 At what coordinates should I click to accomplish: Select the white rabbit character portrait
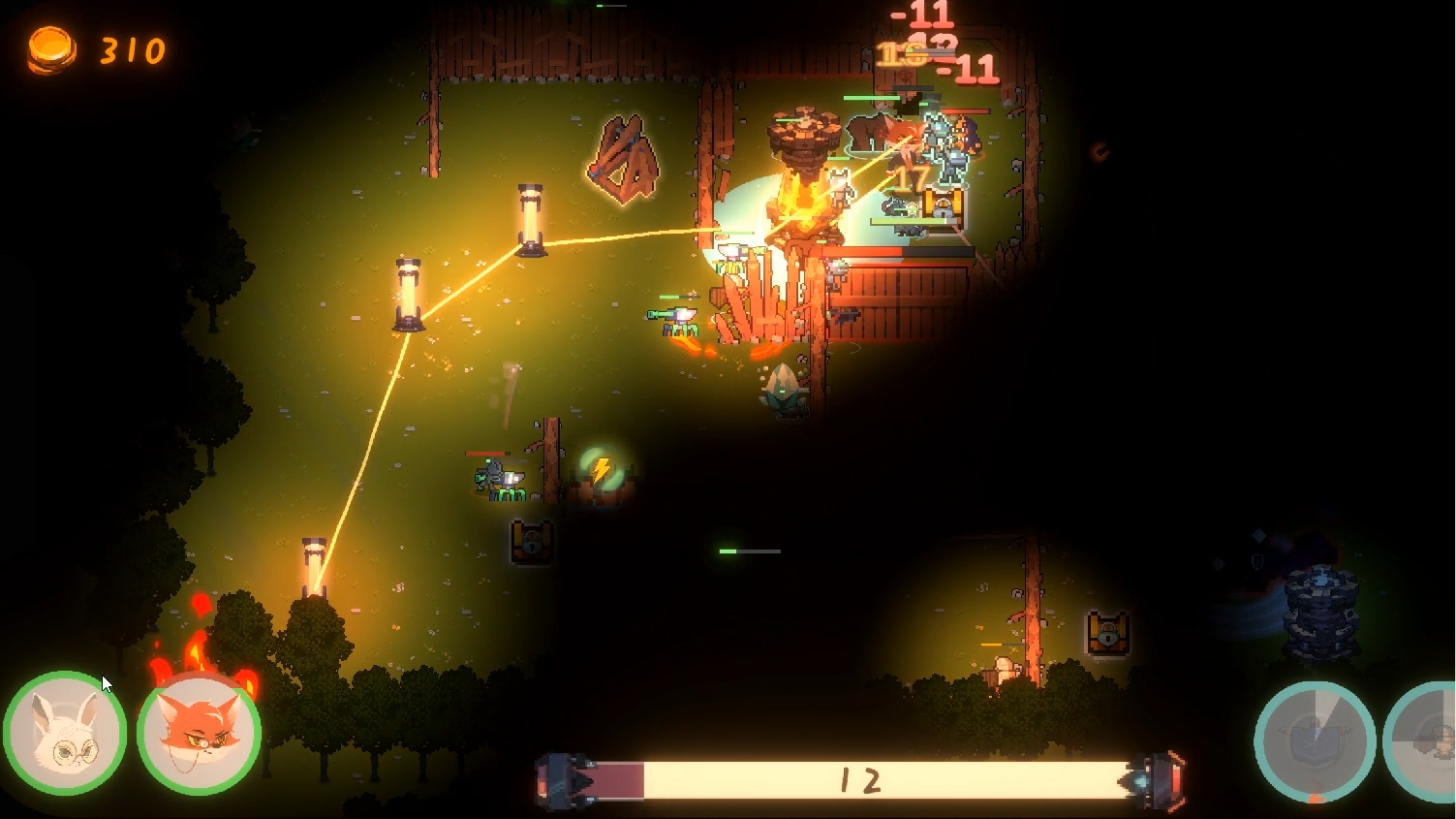point(65,734)
